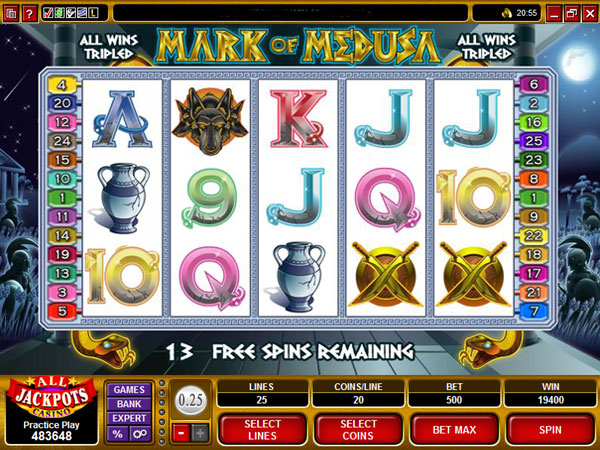Select payline 4 marker
600x450 pixels.
click(61, 85)
